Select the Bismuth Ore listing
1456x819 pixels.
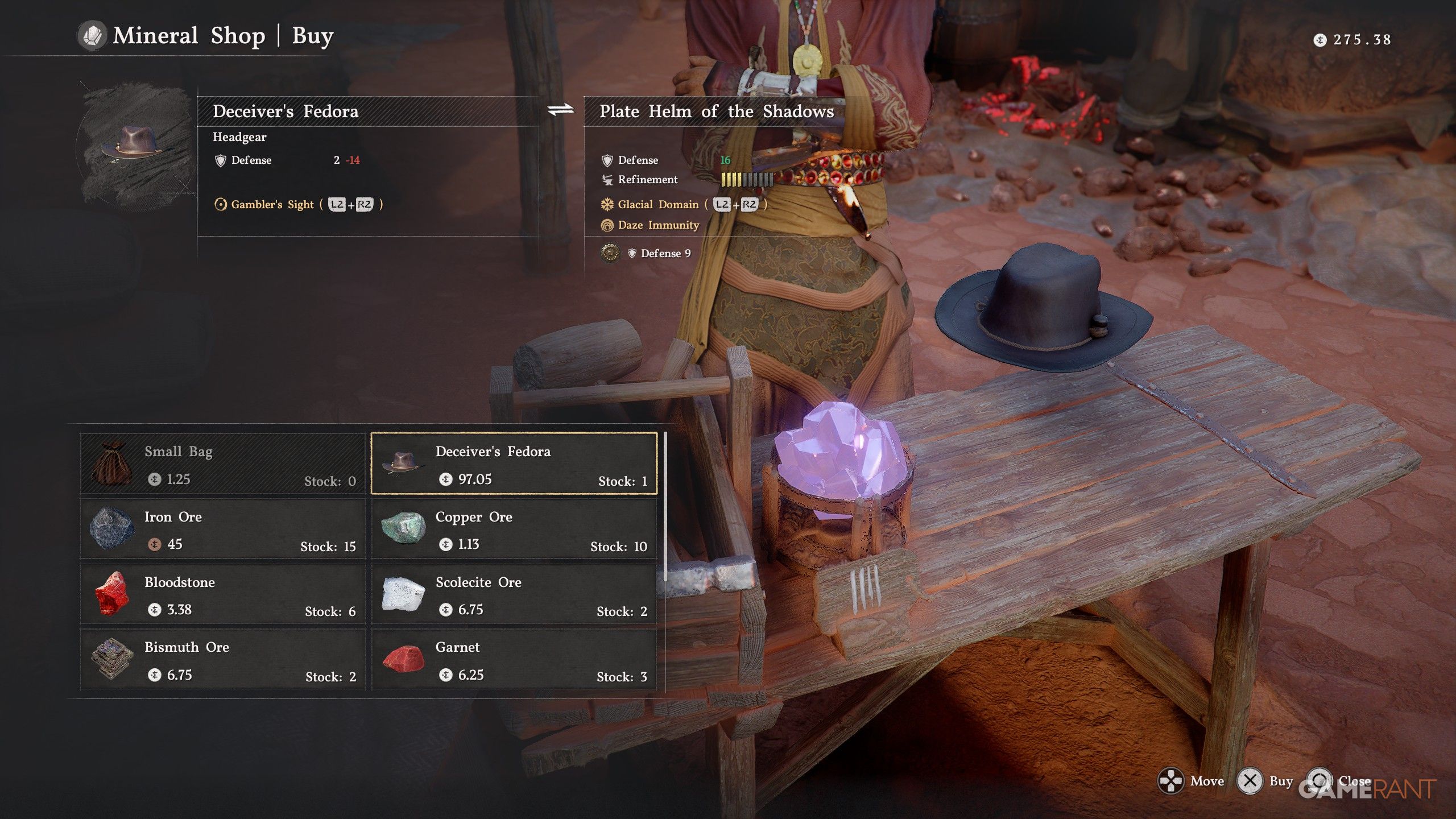coord(222,660)
